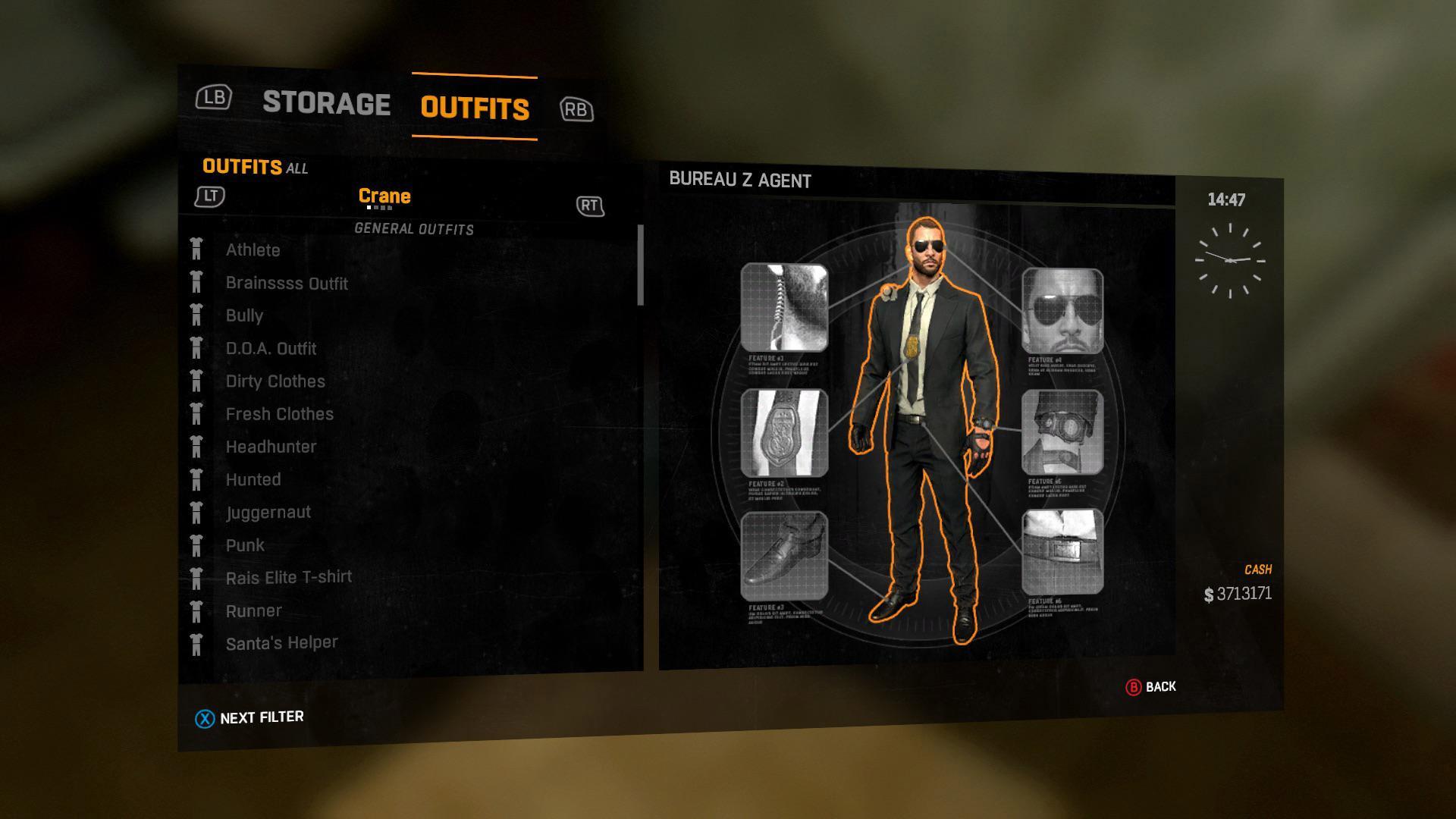The height and width of the screenshot is (819, 1456).
Task: Select the D.O.A. Outfit
Action: 271,349
